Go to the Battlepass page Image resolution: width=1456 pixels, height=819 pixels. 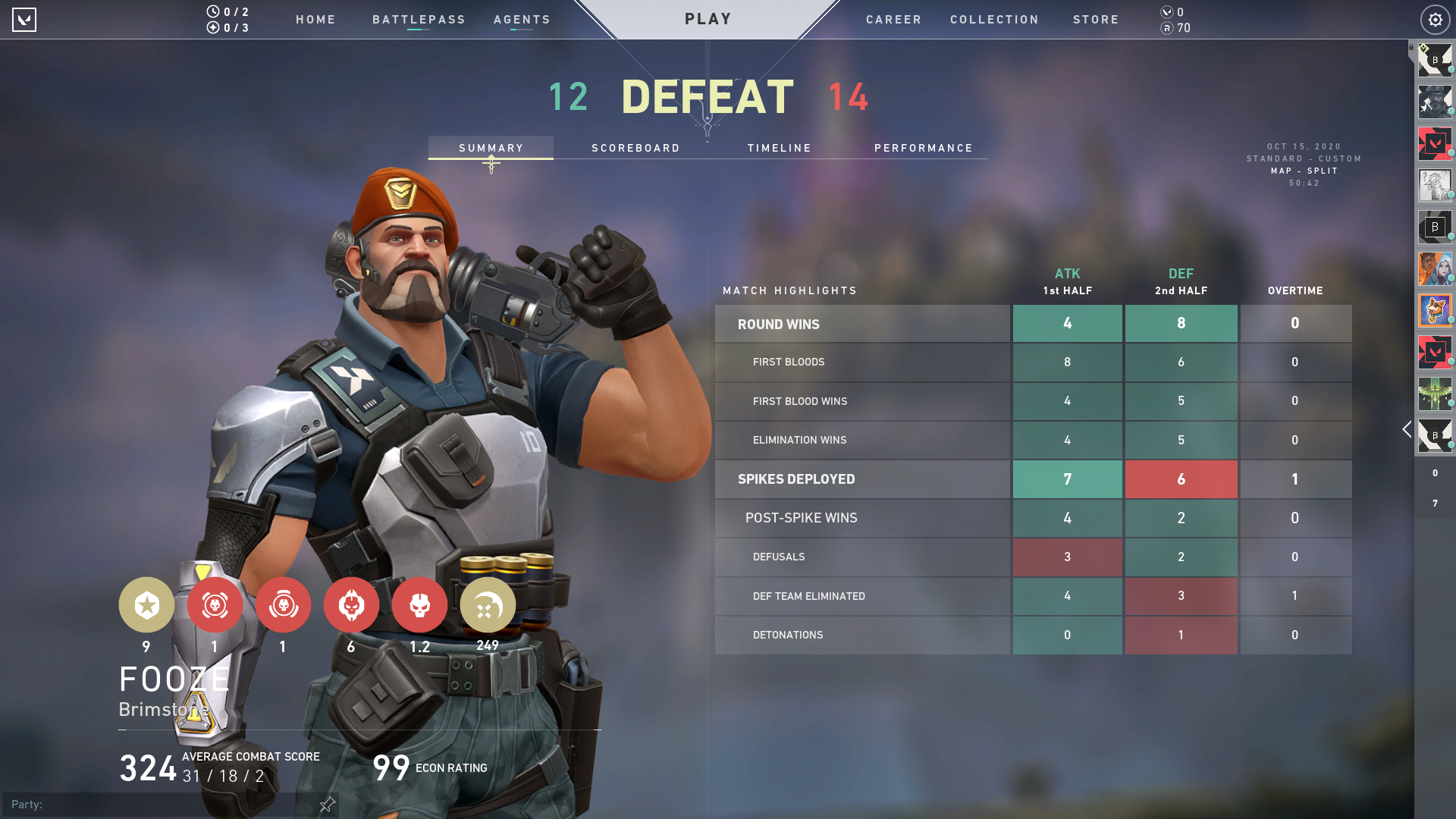[419, 20]
